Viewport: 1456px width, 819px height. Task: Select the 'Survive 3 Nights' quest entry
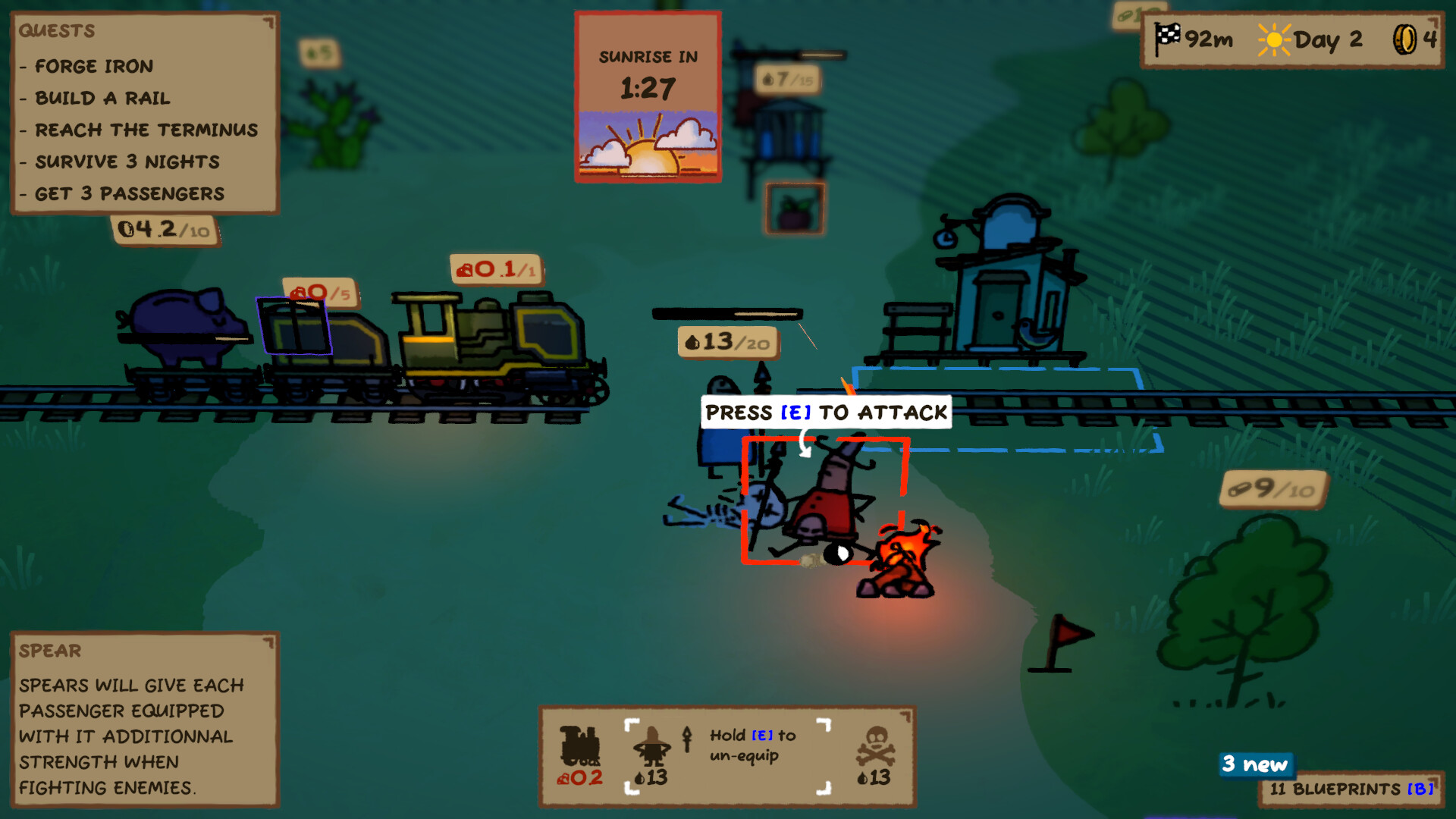point(126,162)
